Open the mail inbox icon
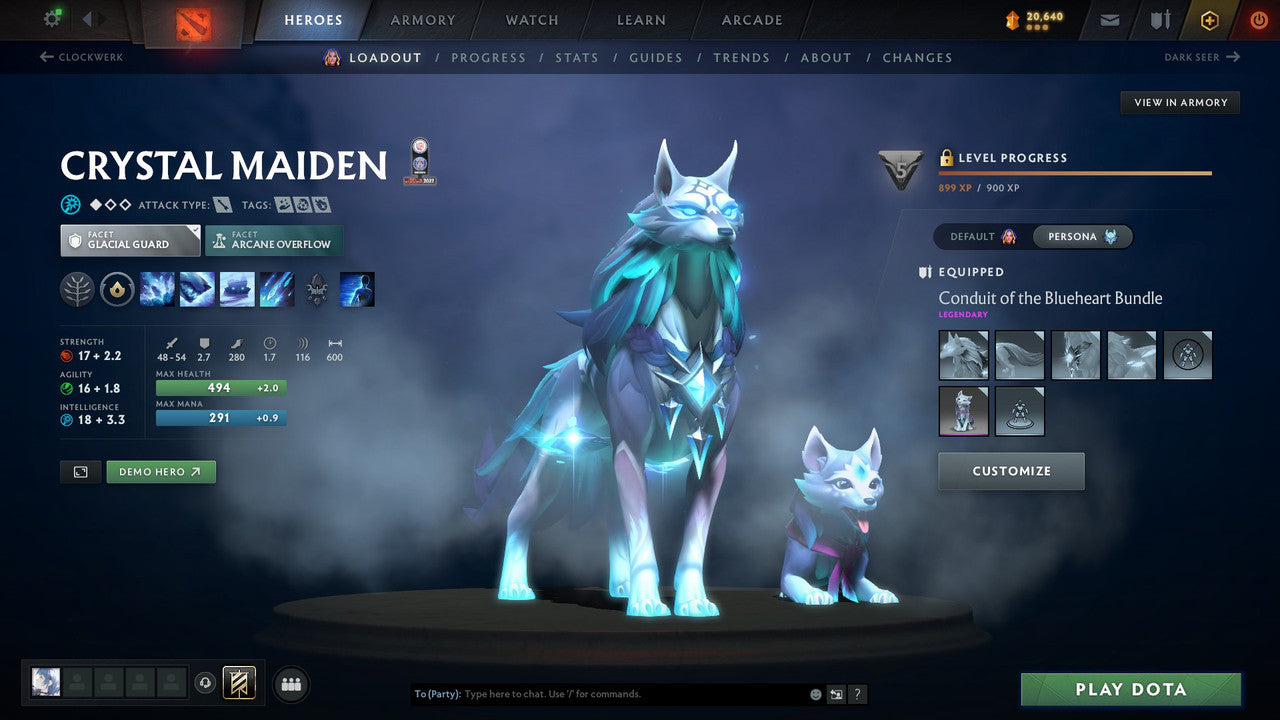This screenshot has height=720, width=1280. pos(1108,19)
